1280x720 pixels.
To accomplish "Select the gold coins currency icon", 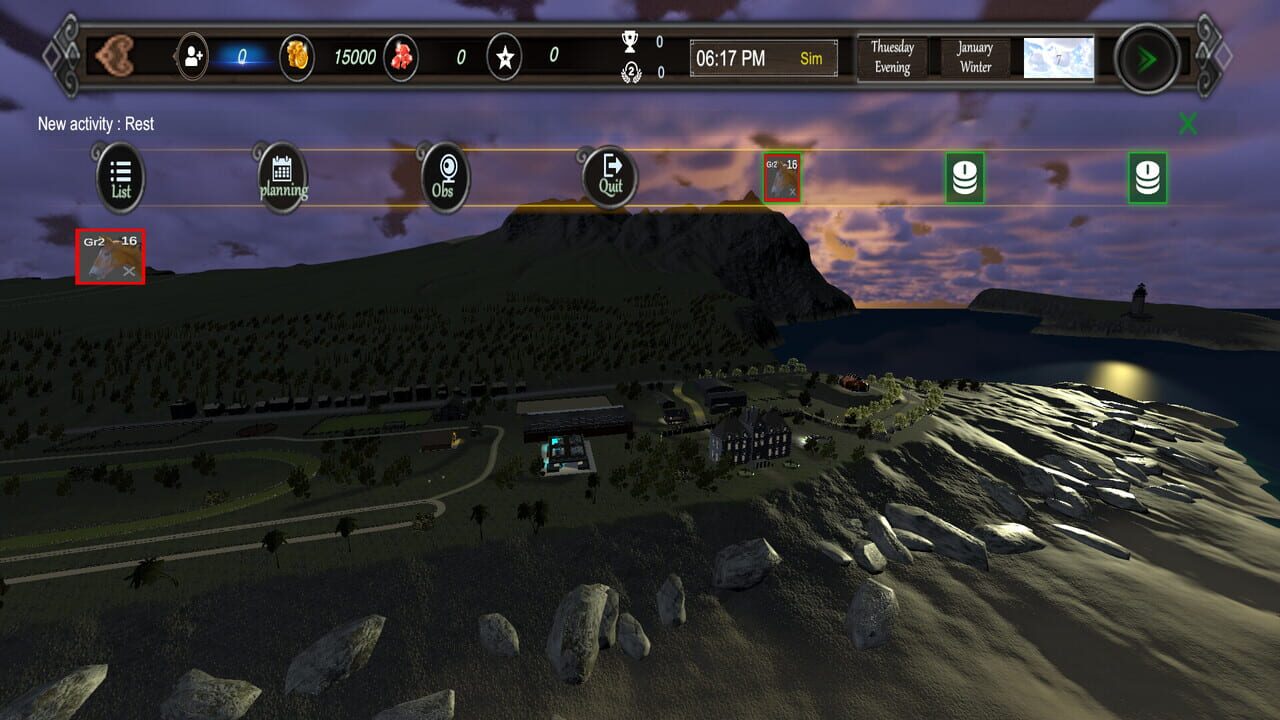I will [x=299, y=57].
